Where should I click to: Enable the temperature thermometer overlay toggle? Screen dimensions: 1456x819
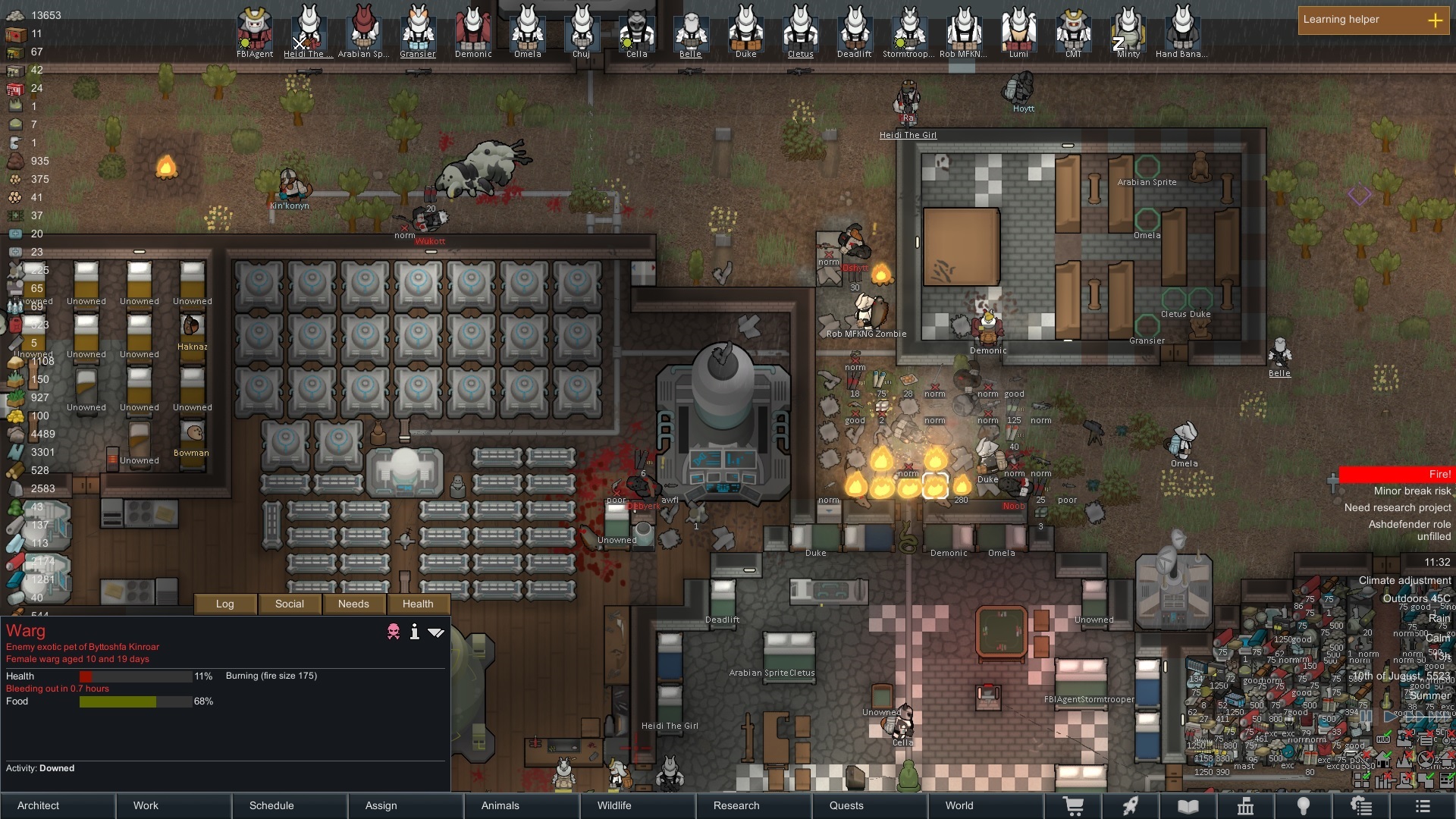tap(1445, 739)
